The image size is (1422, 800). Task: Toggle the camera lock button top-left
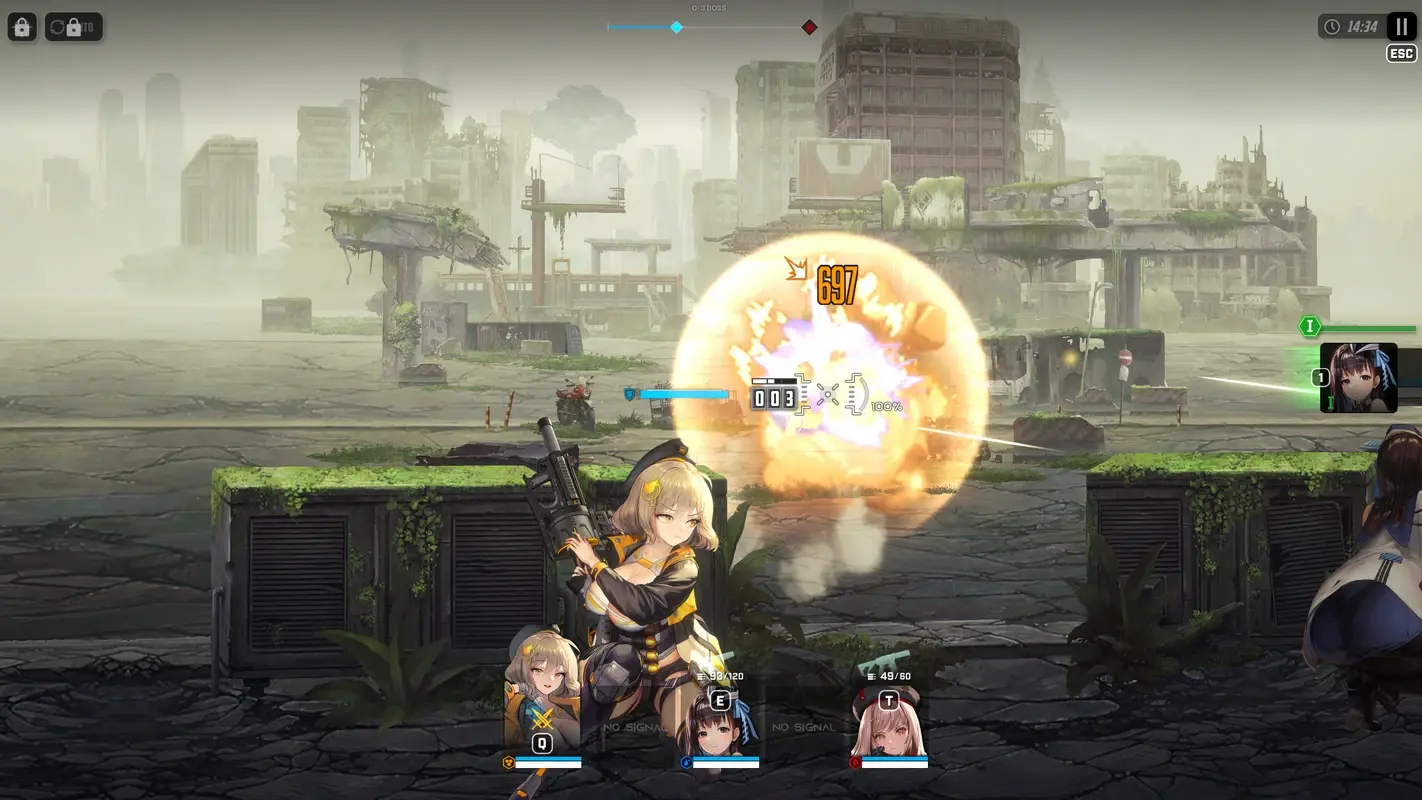click(22, 27)
